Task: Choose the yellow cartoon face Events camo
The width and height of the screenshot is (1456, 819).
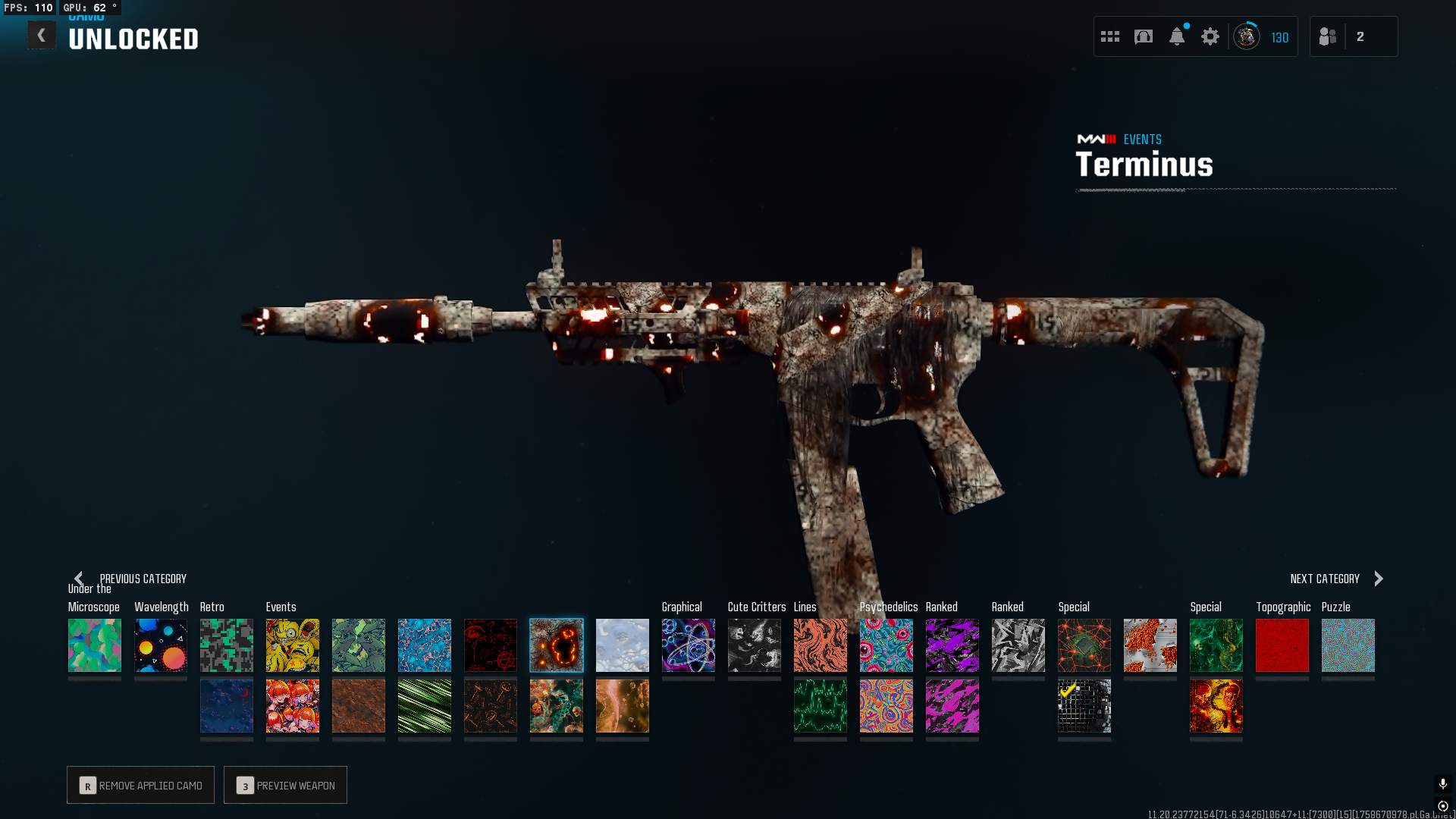Action: tap(293, 645)
